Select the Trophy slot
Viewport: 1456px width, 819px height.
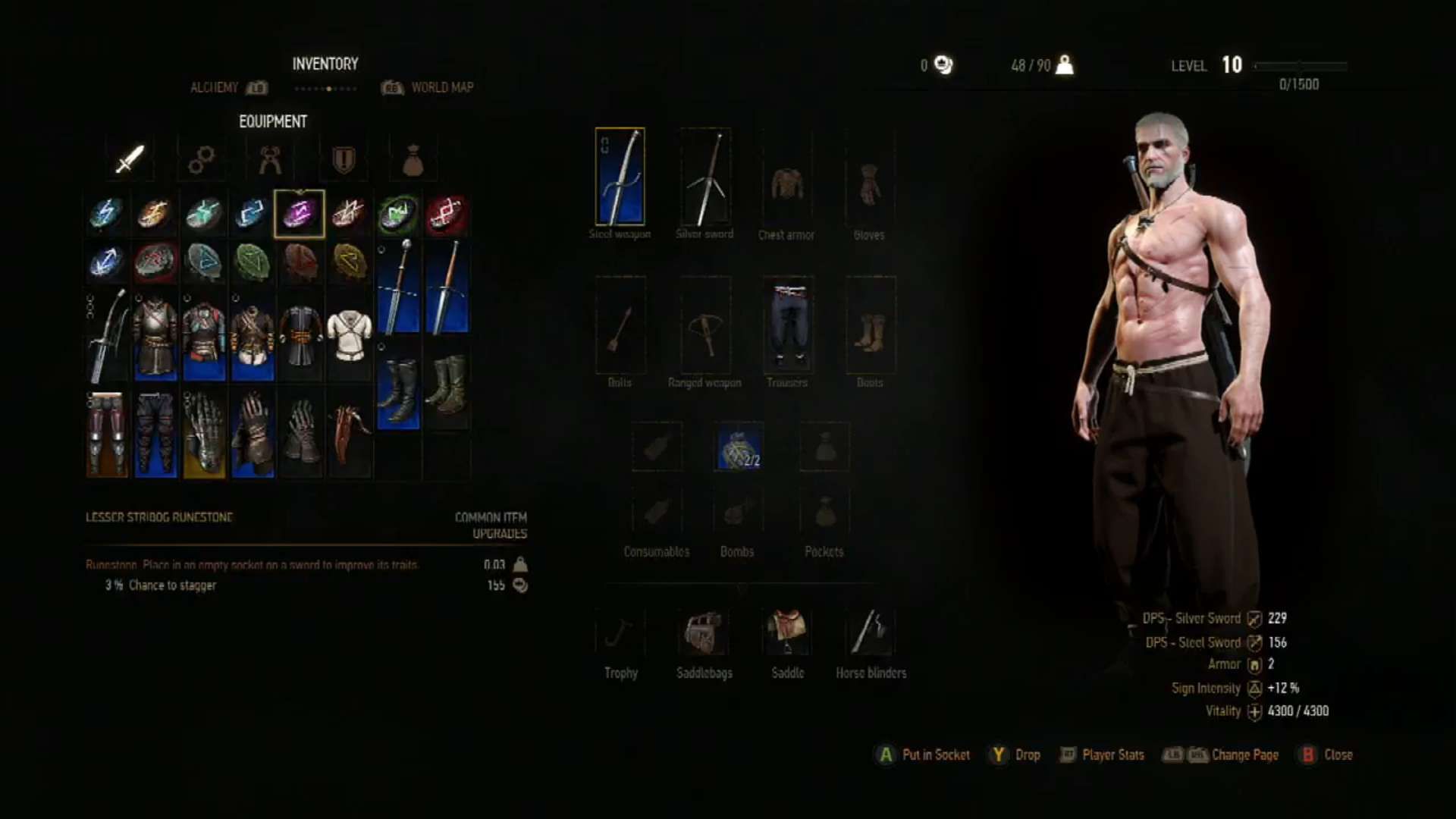pos(620,629)
